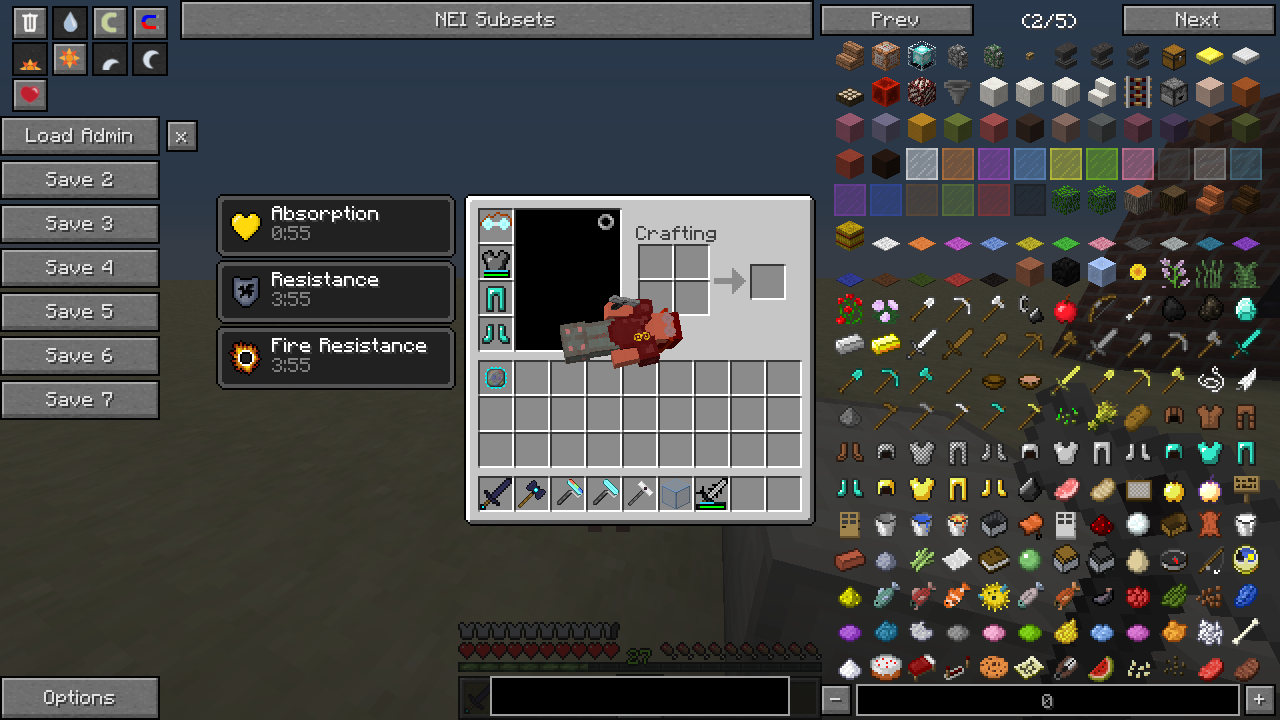Select the goggles in the helmet slot

coord(496,226)
